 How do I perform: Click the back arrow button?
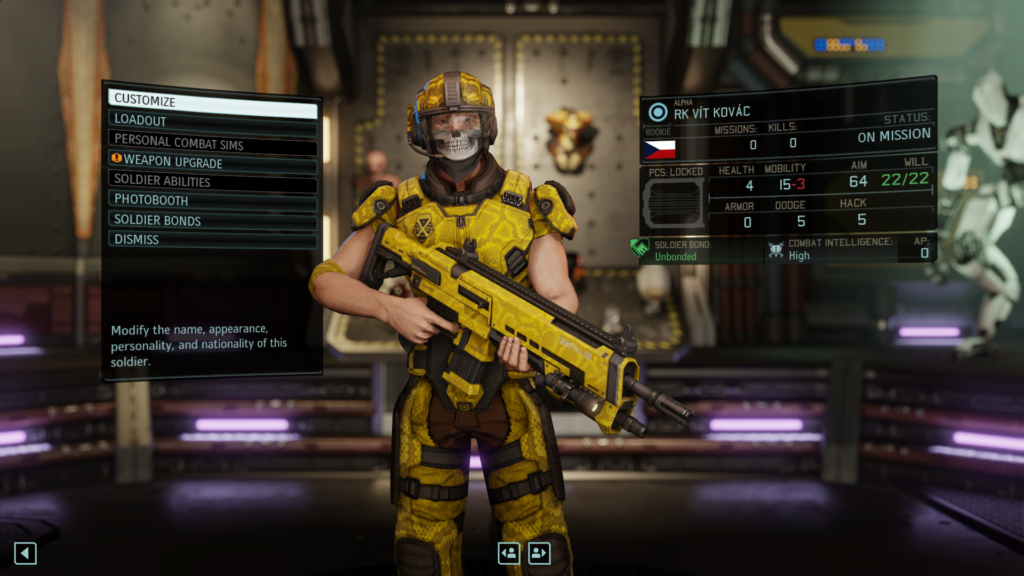(x=25, y=553)
